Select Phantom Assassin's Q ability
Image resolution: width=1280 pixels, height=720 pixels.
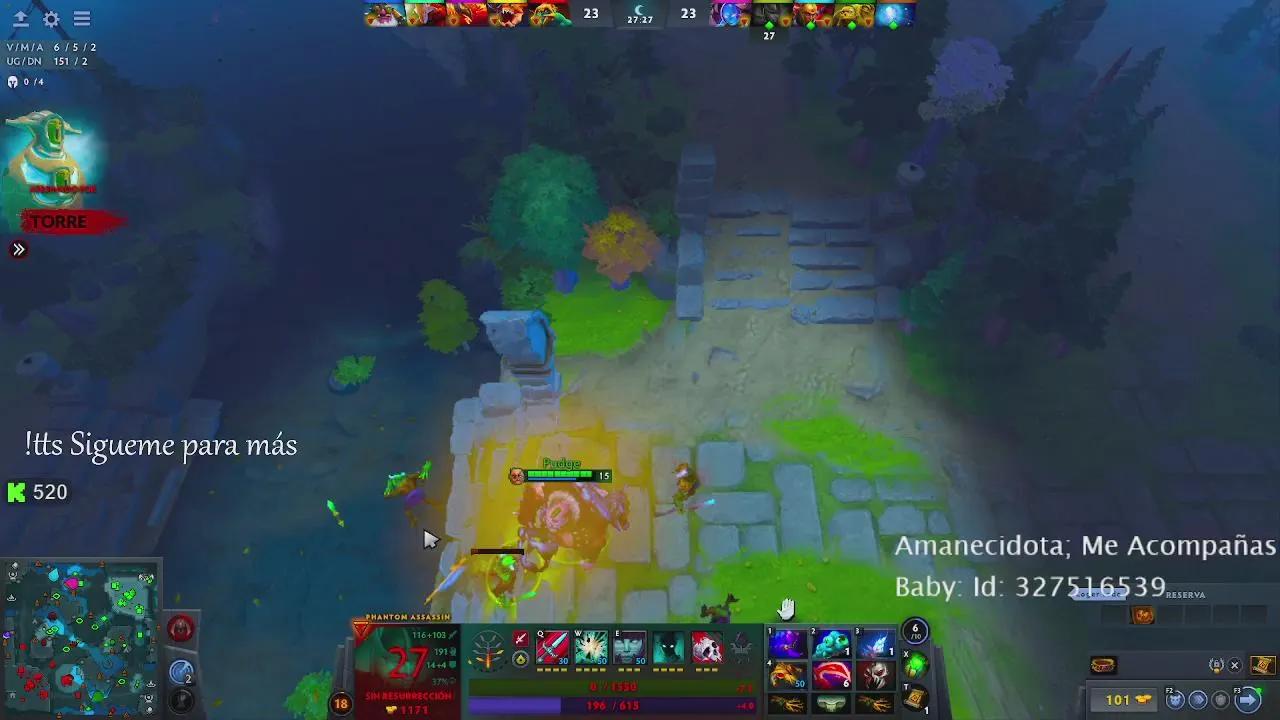pos(551,647)
